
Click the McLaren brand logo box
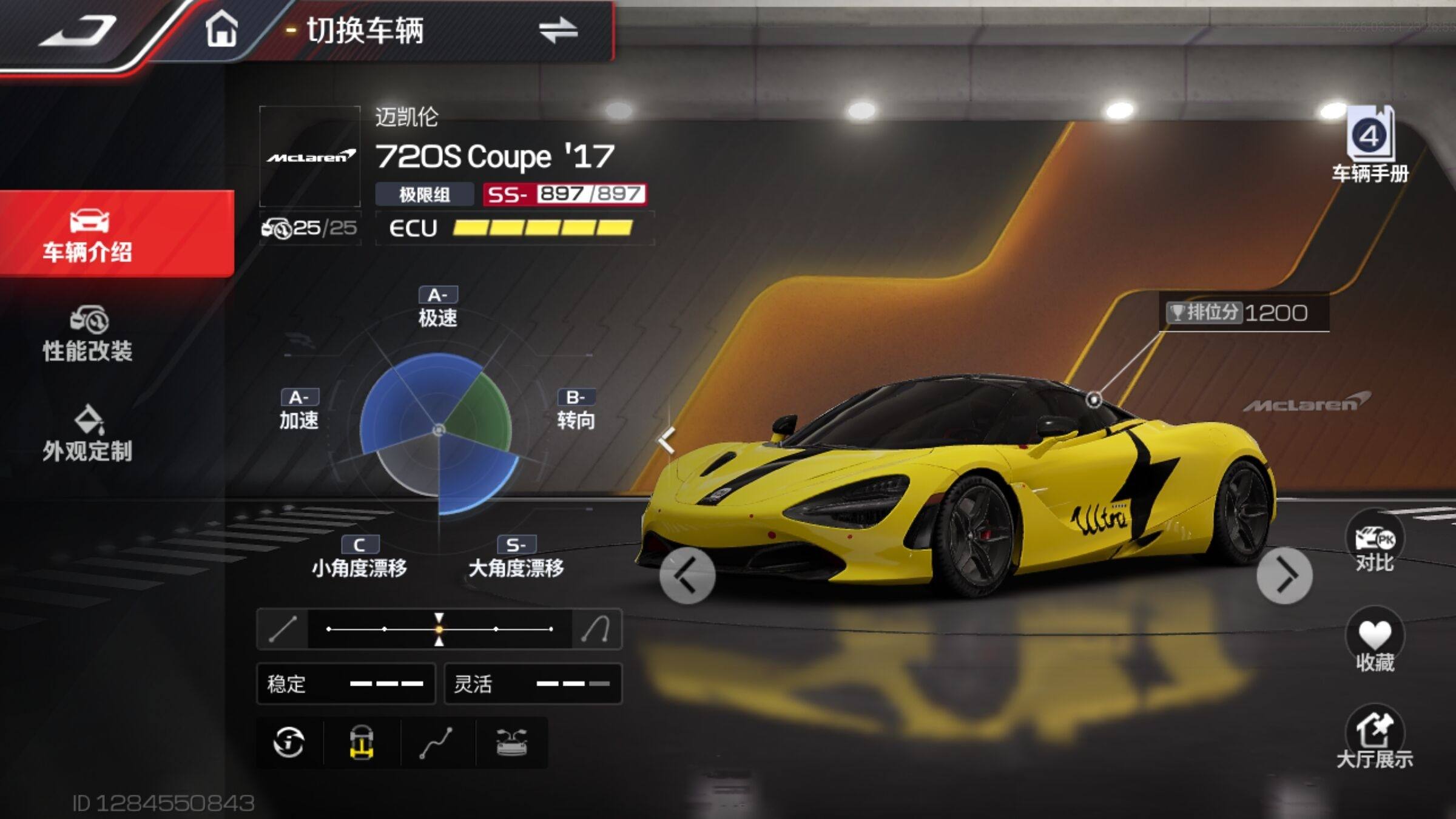(310, 157)
